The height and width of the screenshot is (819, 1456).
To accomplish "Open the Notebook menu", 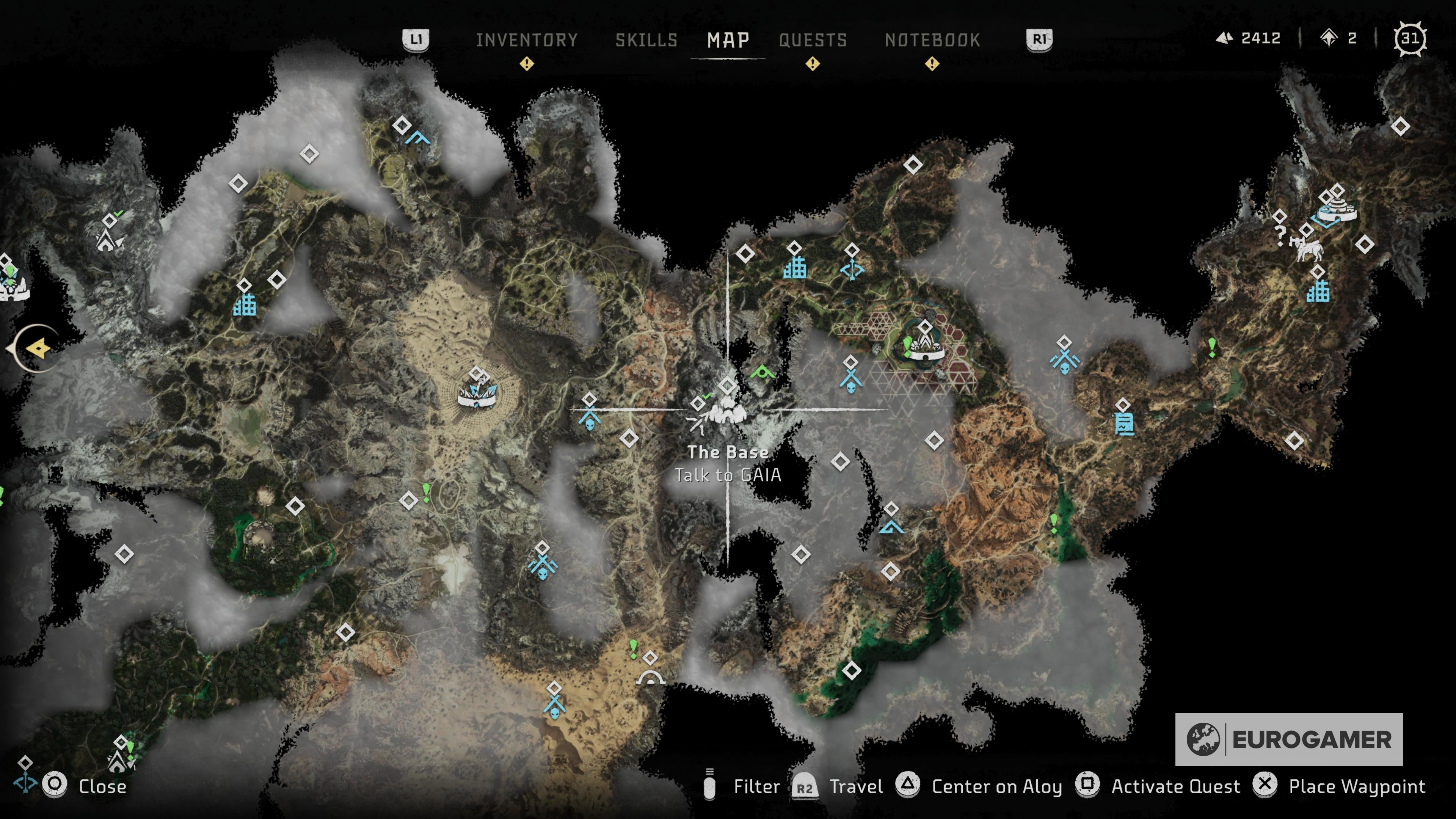I will point(933,39).
